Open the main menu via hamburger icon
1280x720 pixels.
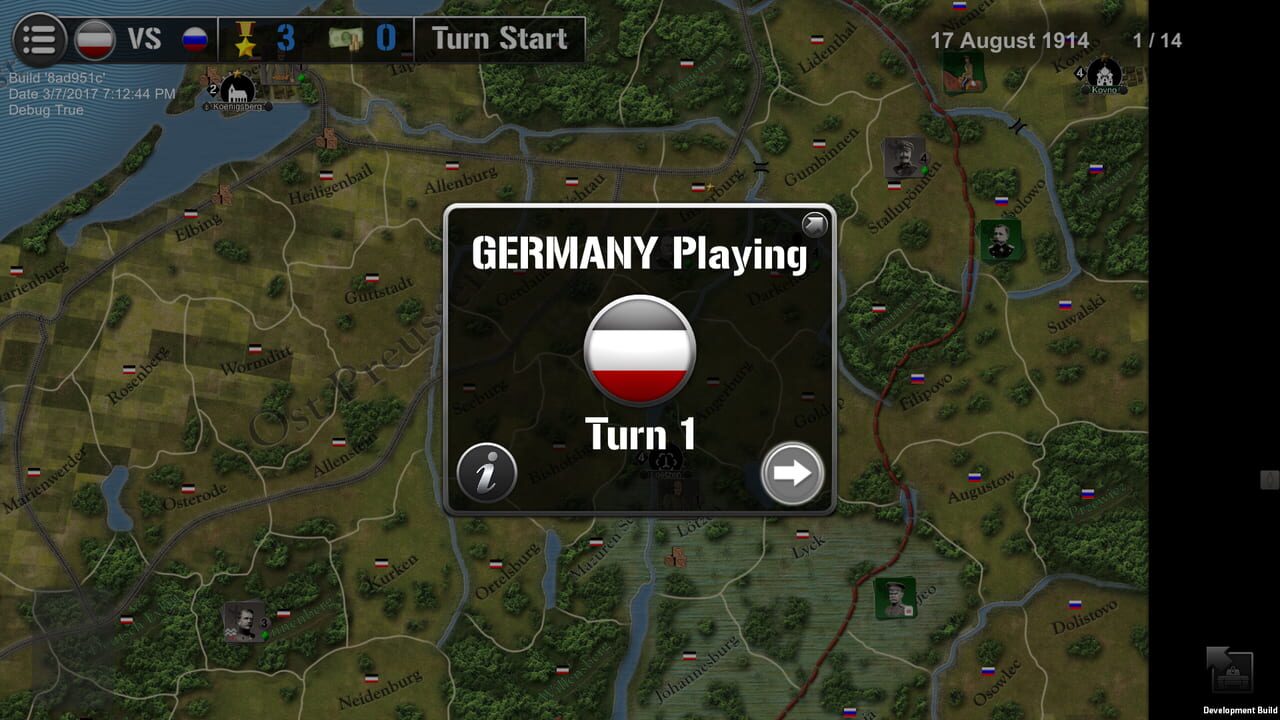[x=38, y=38]
